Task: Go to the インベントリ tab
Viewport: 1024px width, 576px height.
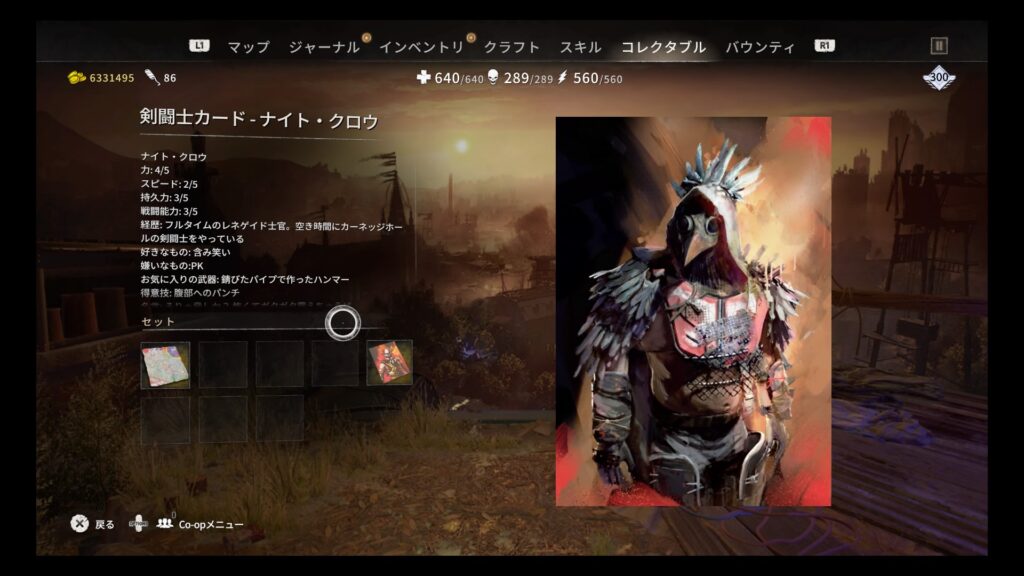Action: (421, 47)
